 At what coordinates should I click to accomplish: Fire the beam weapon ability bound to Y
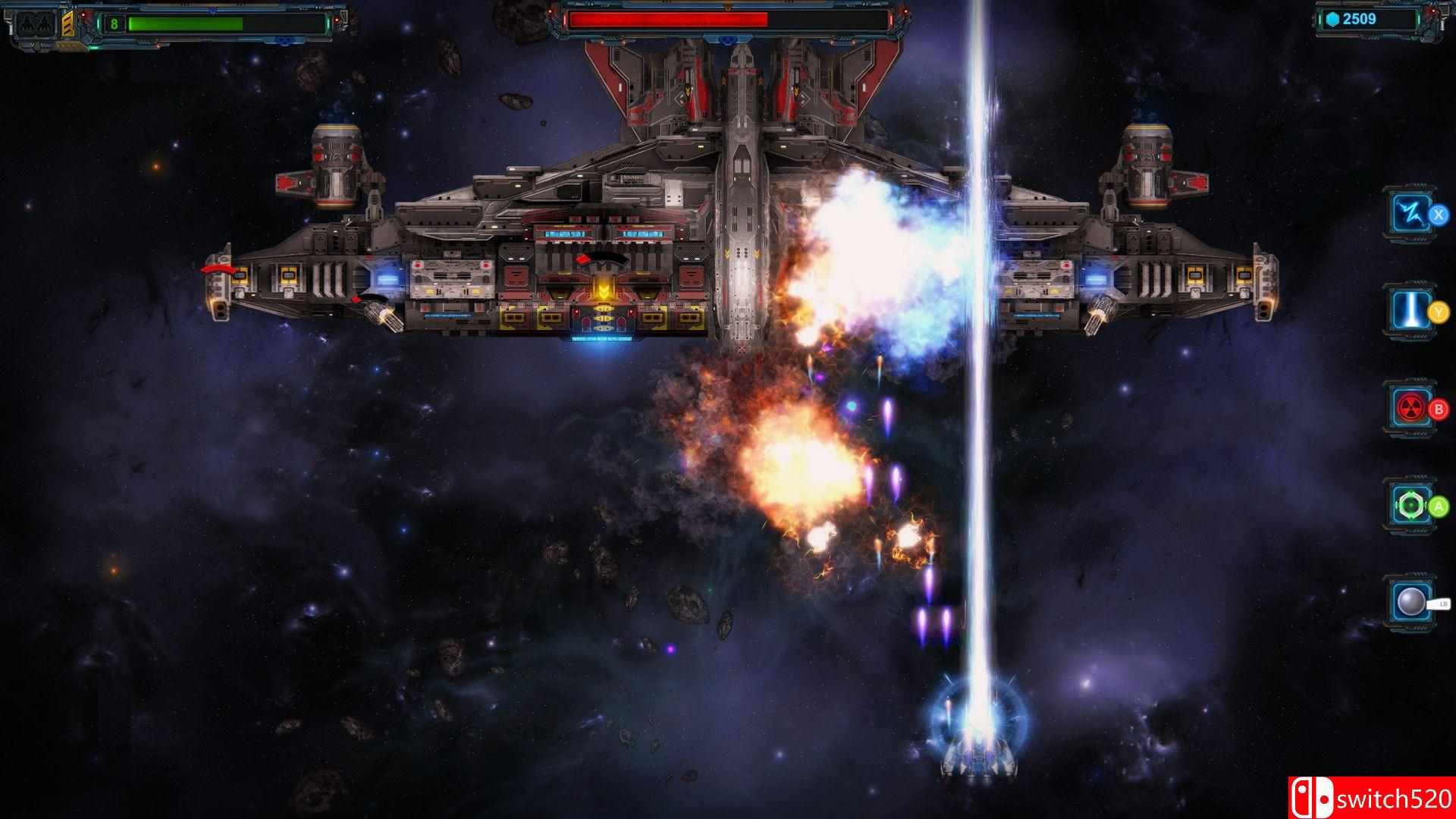1410,312
